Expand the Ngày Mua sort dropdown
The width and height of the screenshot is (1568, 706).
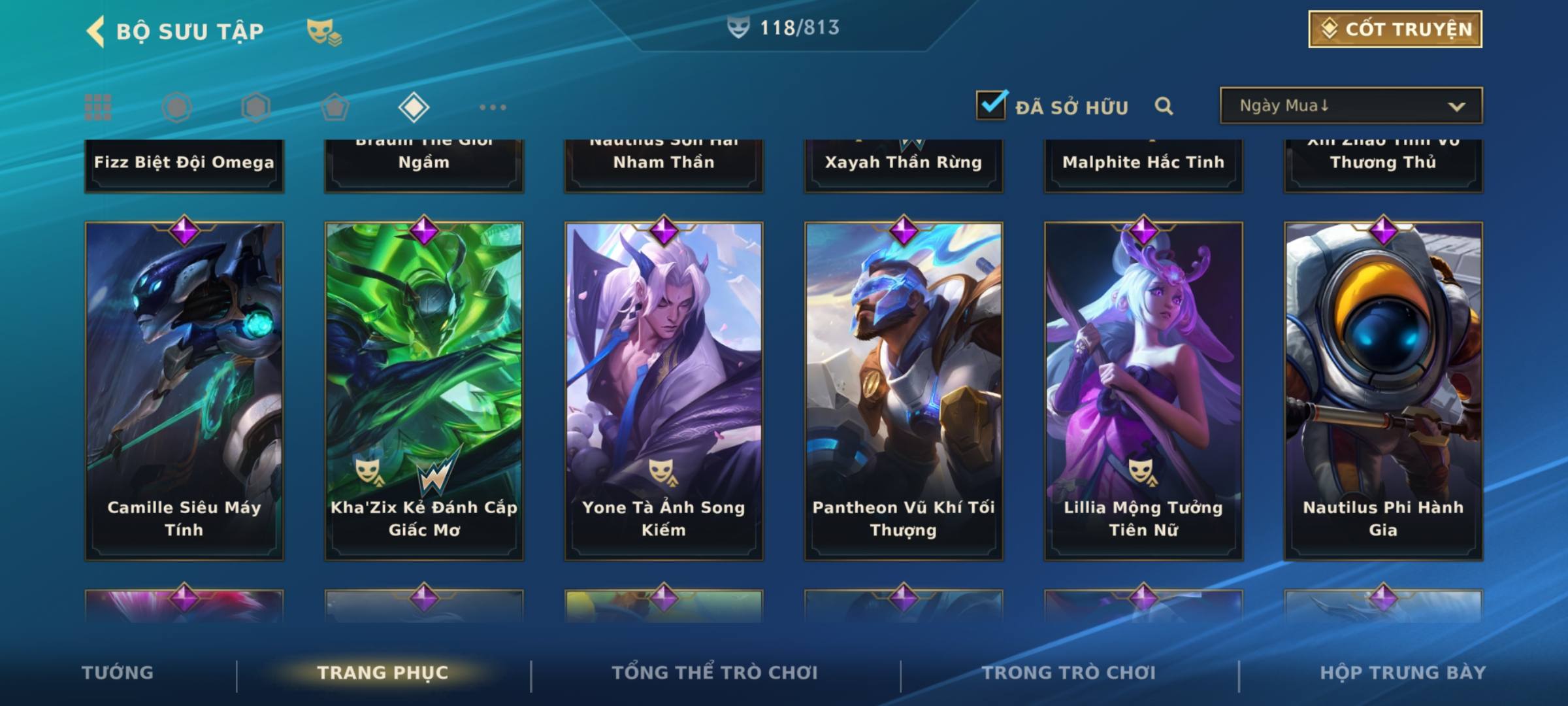[1350, 106]
